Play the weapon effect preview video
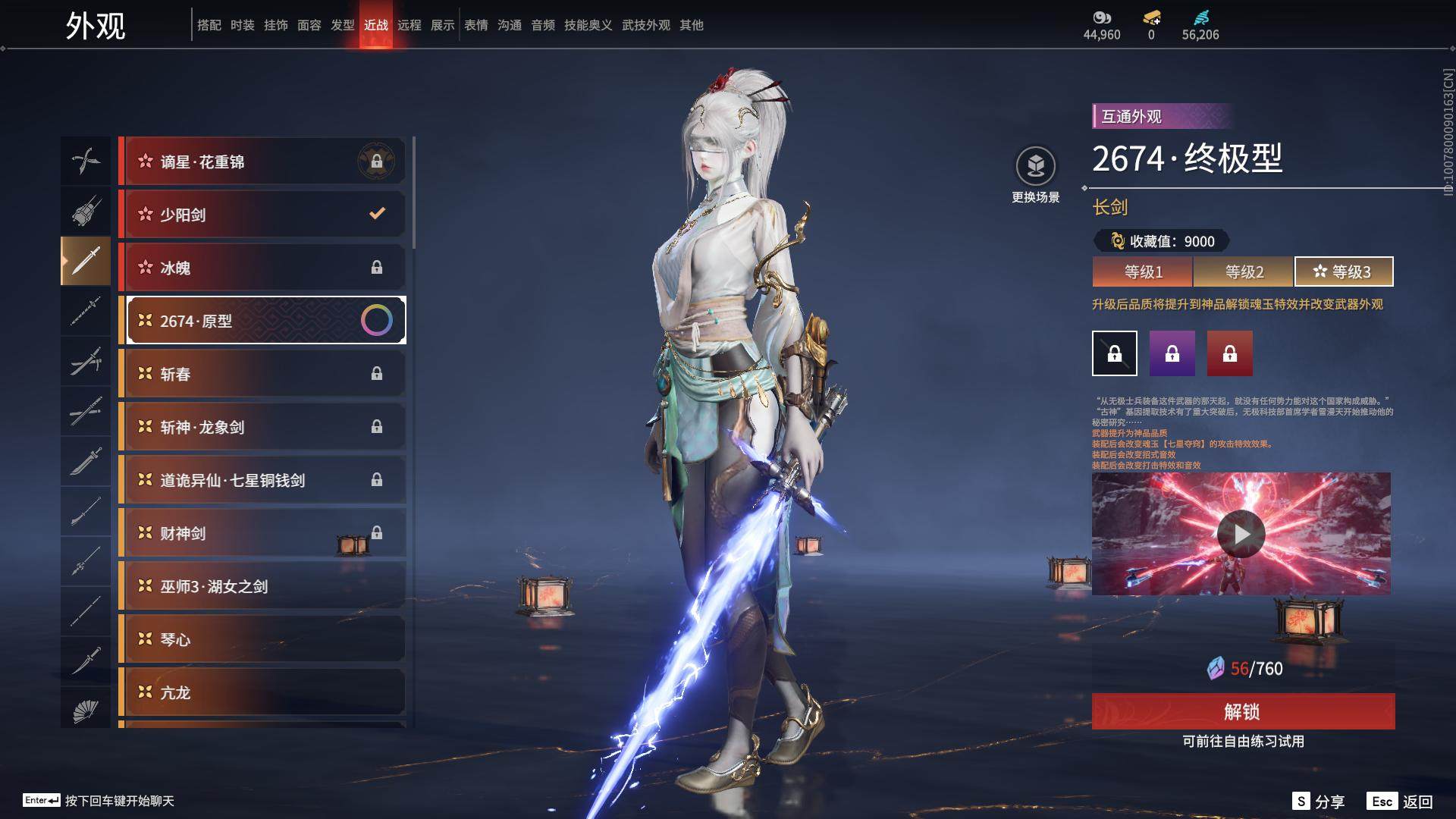The width and height of the screenshot is (1456, 819). coord(1241,534)
